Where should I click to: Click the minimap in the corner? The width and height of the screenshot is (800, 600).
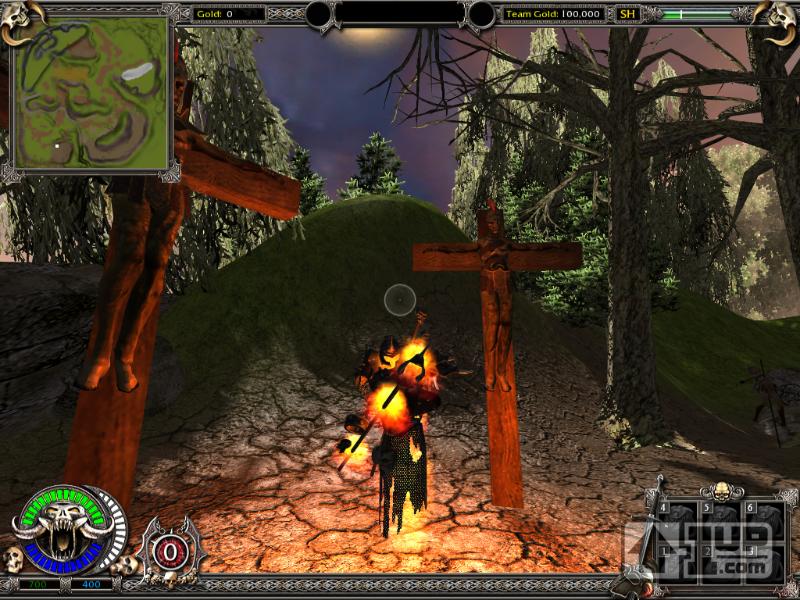(x=91, y=95)
